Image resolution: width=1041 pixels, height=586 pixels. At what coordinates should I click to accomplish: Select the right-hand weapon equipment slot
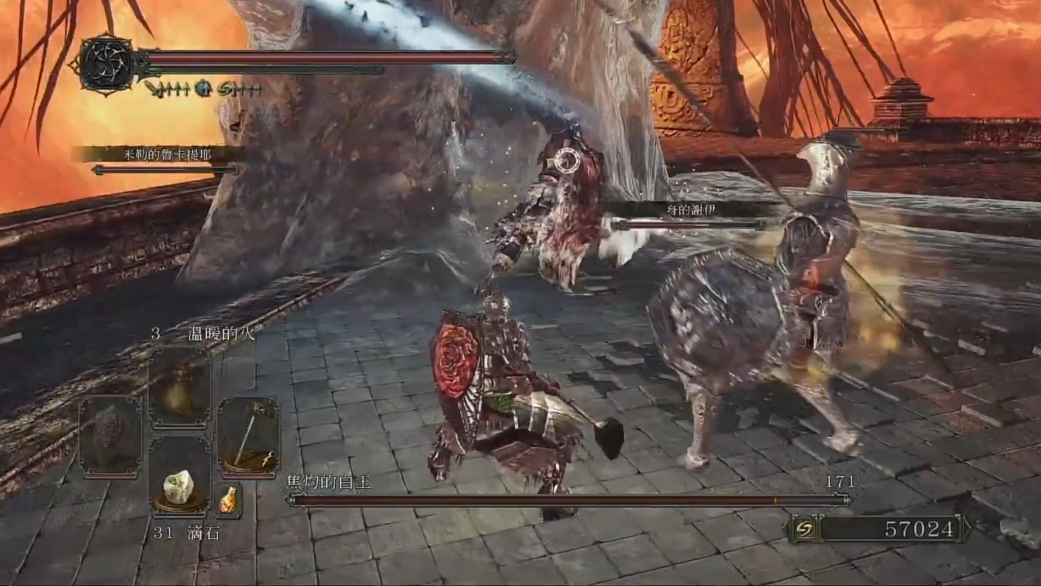tap(248, 435)
